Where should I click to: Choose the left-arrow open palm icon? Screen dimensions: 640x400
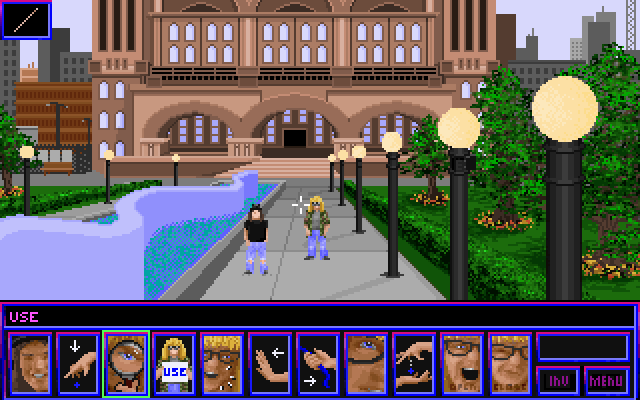pyautogui.click(x=270, y=364)
